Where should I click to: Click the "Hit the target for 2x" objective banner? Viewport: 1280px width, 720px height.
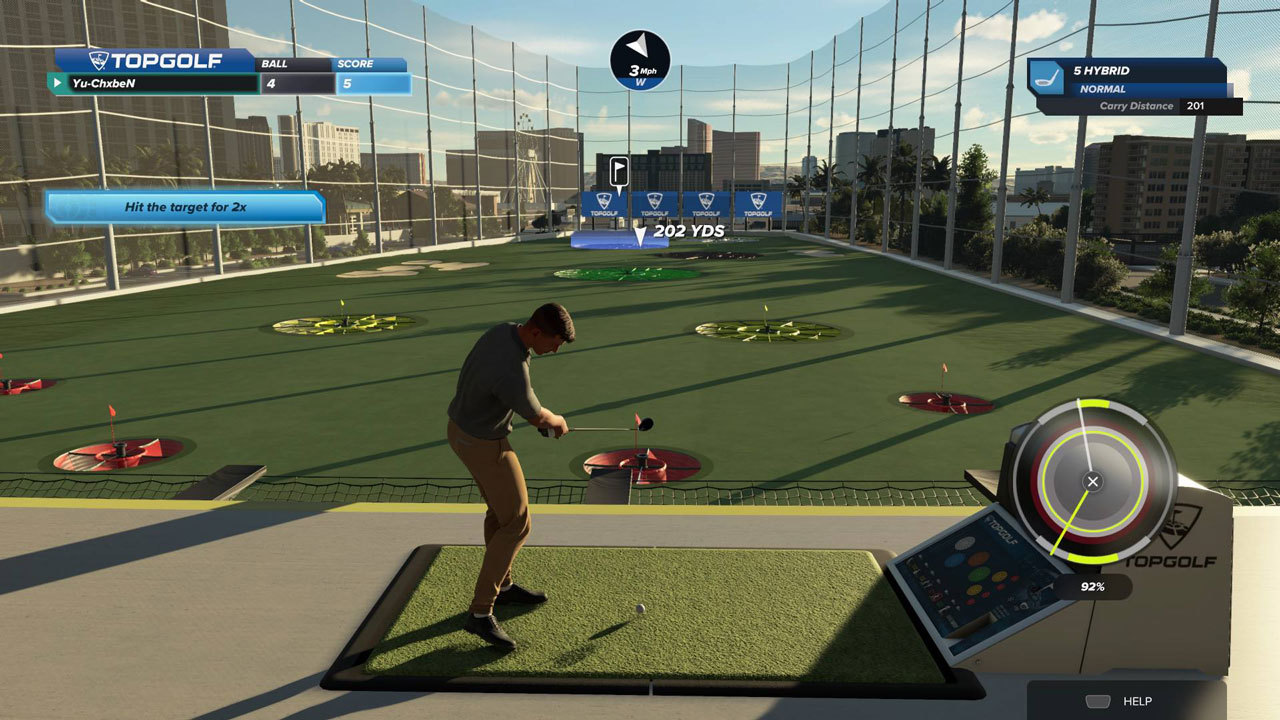(x=185, y=207)
